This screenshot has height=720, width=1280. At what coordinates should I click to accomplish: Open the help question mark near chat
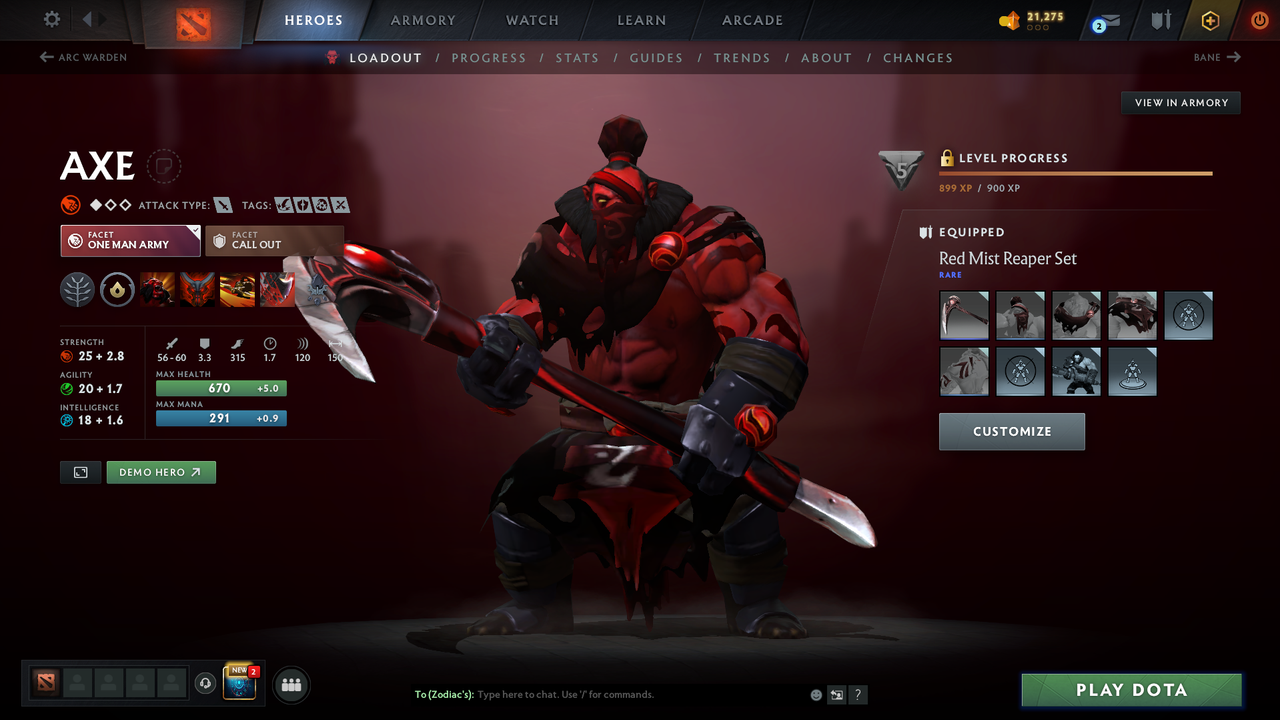[858, 694]
